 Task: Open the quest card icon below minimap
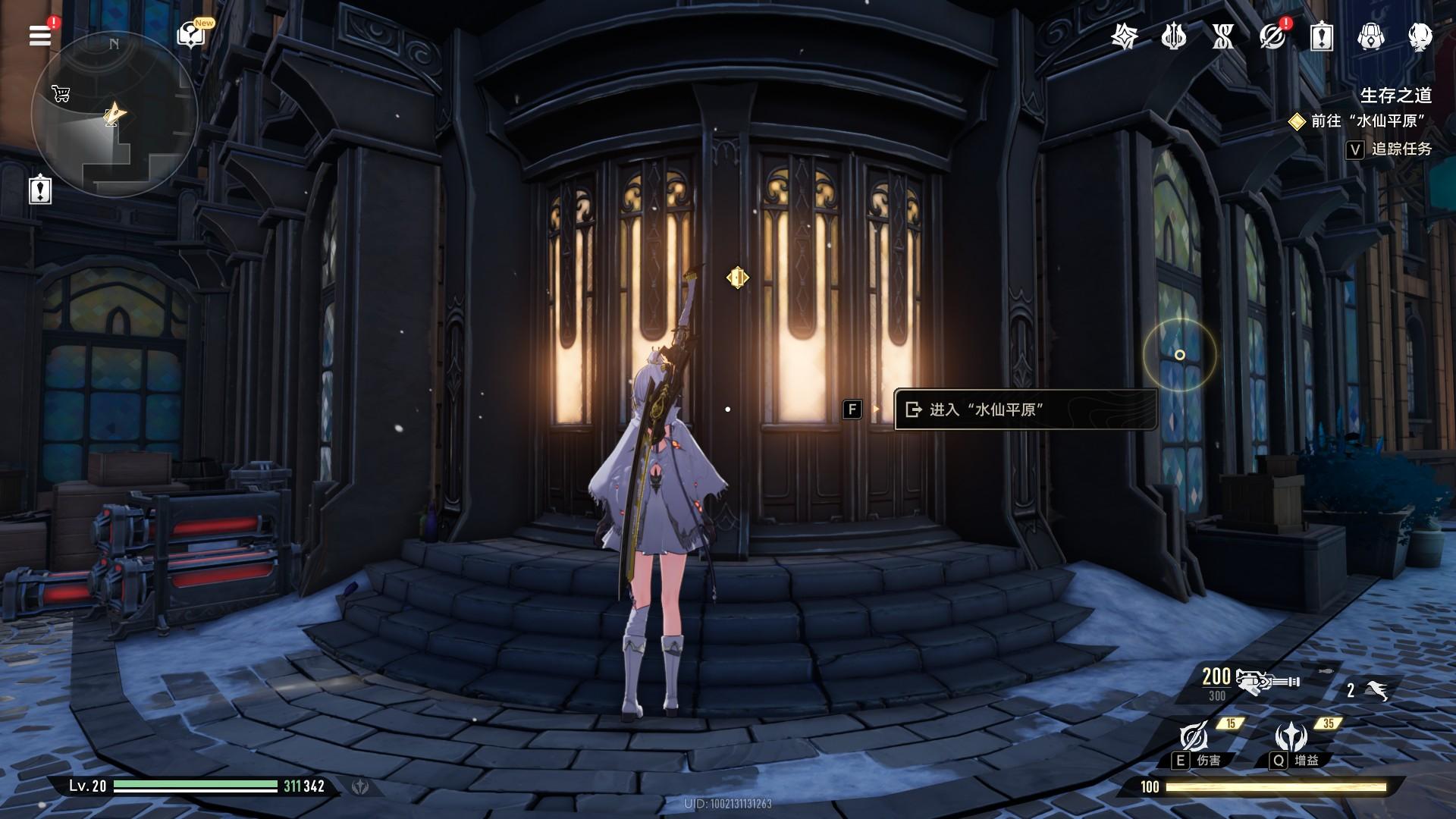(40, 189)
